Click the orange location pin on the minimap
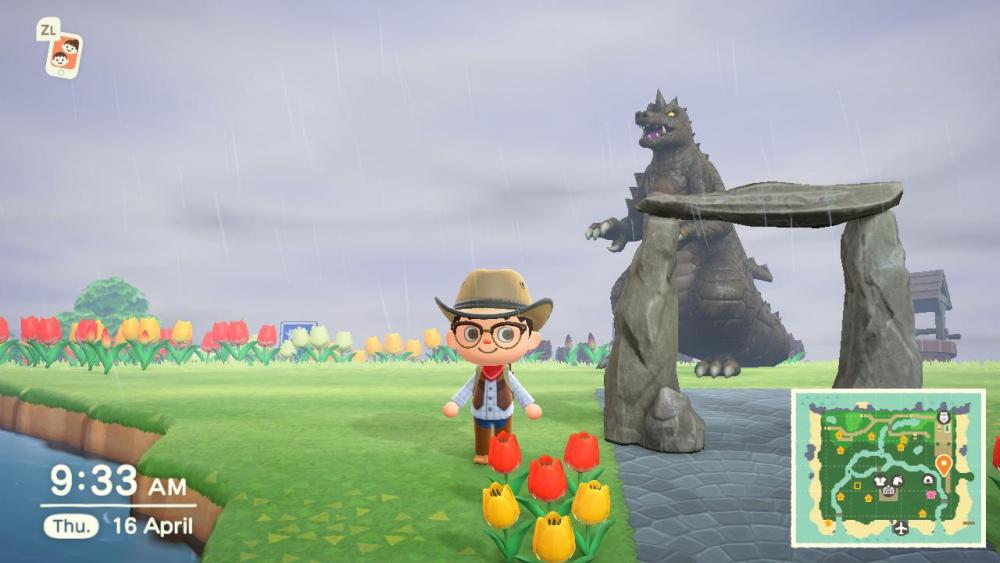 [x=943, y=463]
